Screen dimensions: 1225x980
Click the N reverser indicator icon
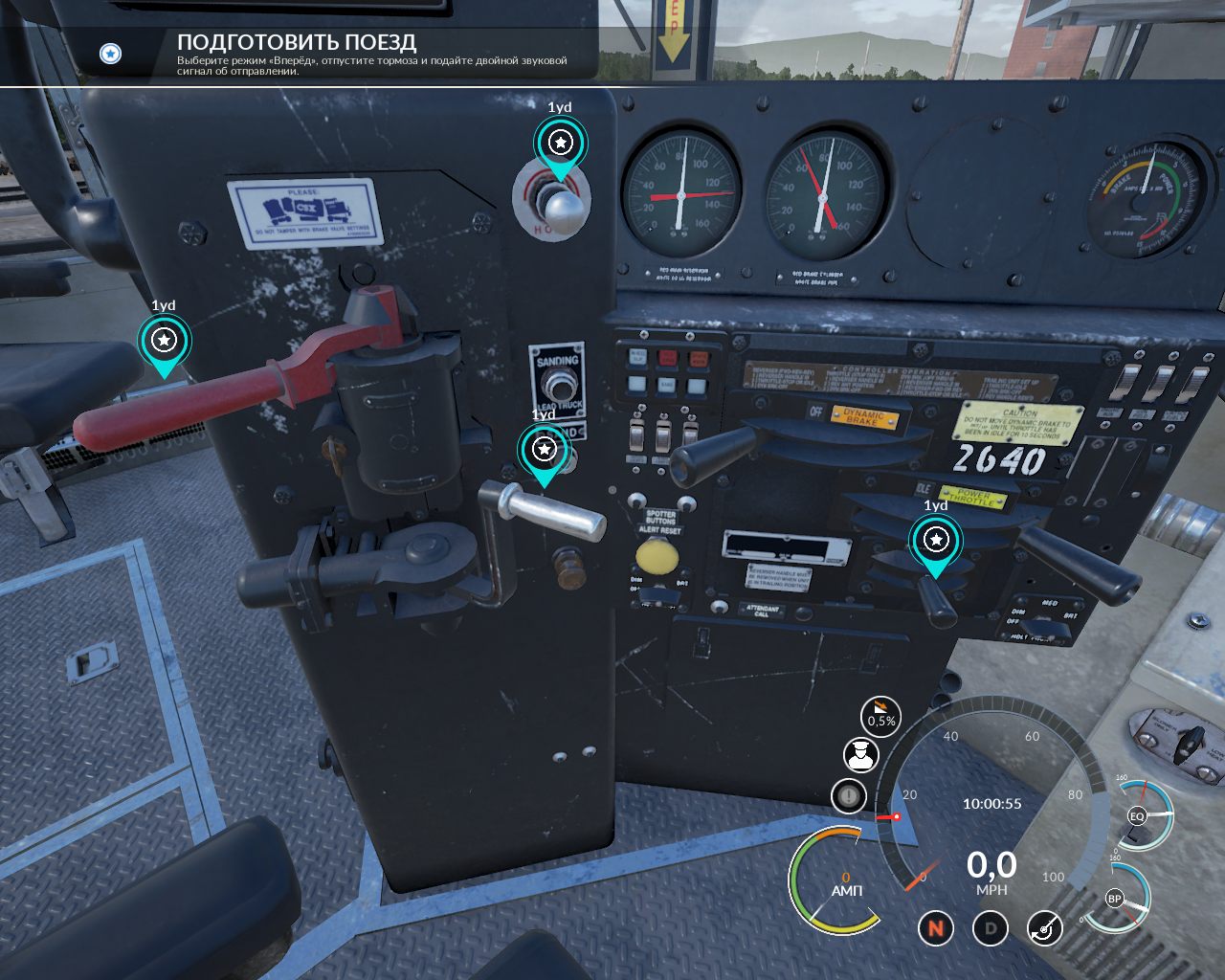click(x=936, y=927)
